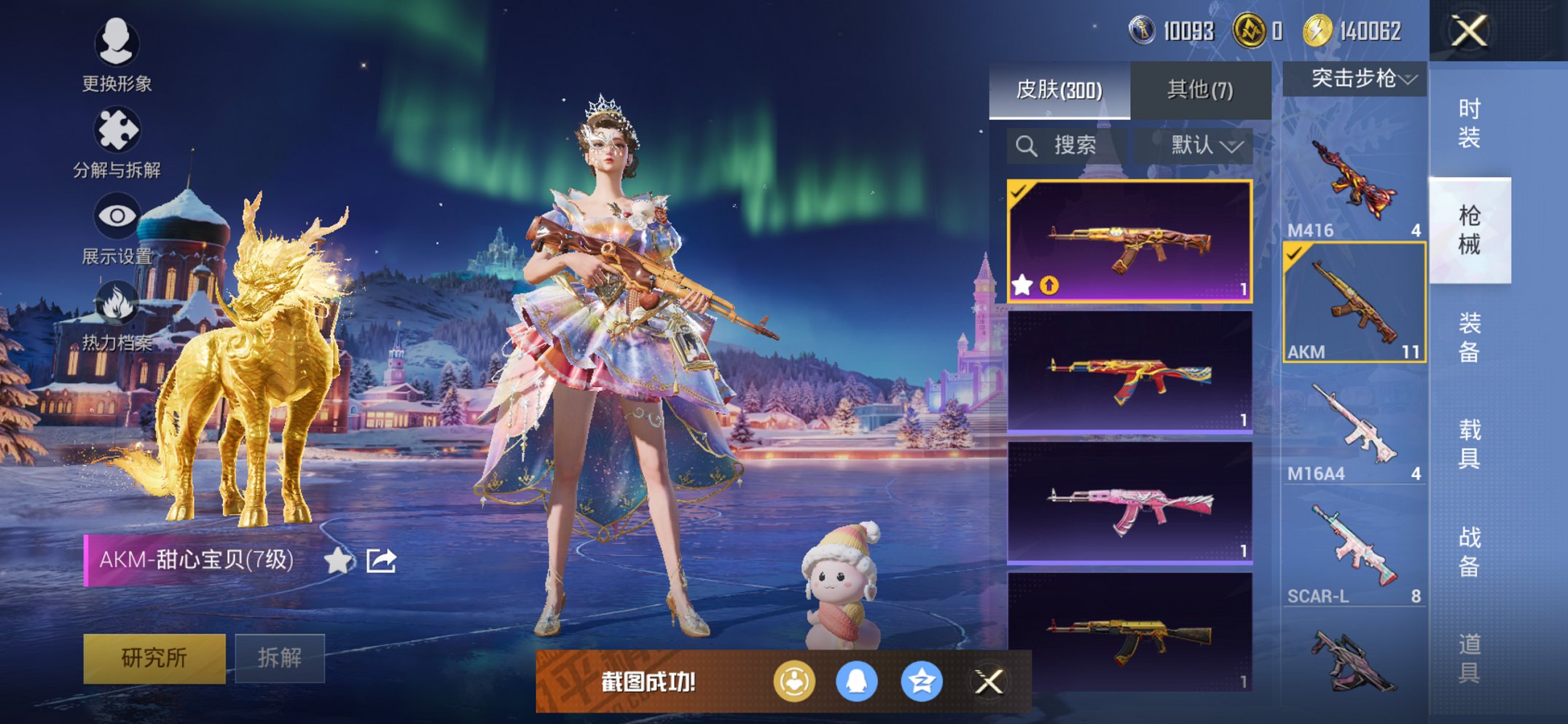Choose the M416 weapon entry

(x=1354, y=182)
